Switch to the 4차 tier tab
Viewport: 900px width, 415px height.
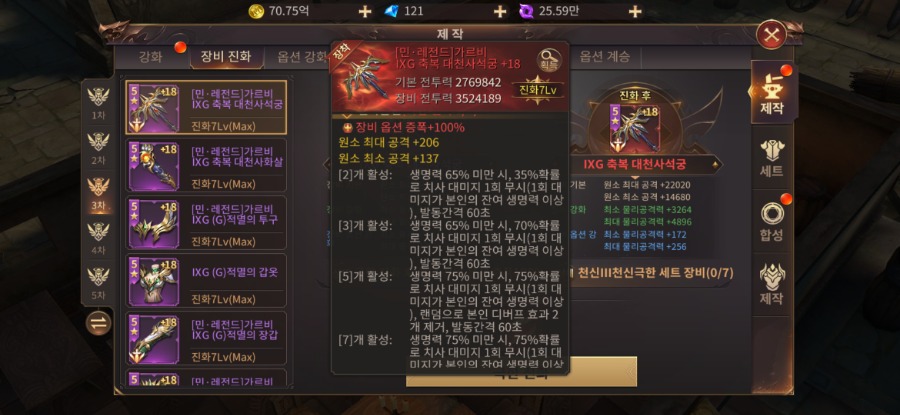(98, 238)
